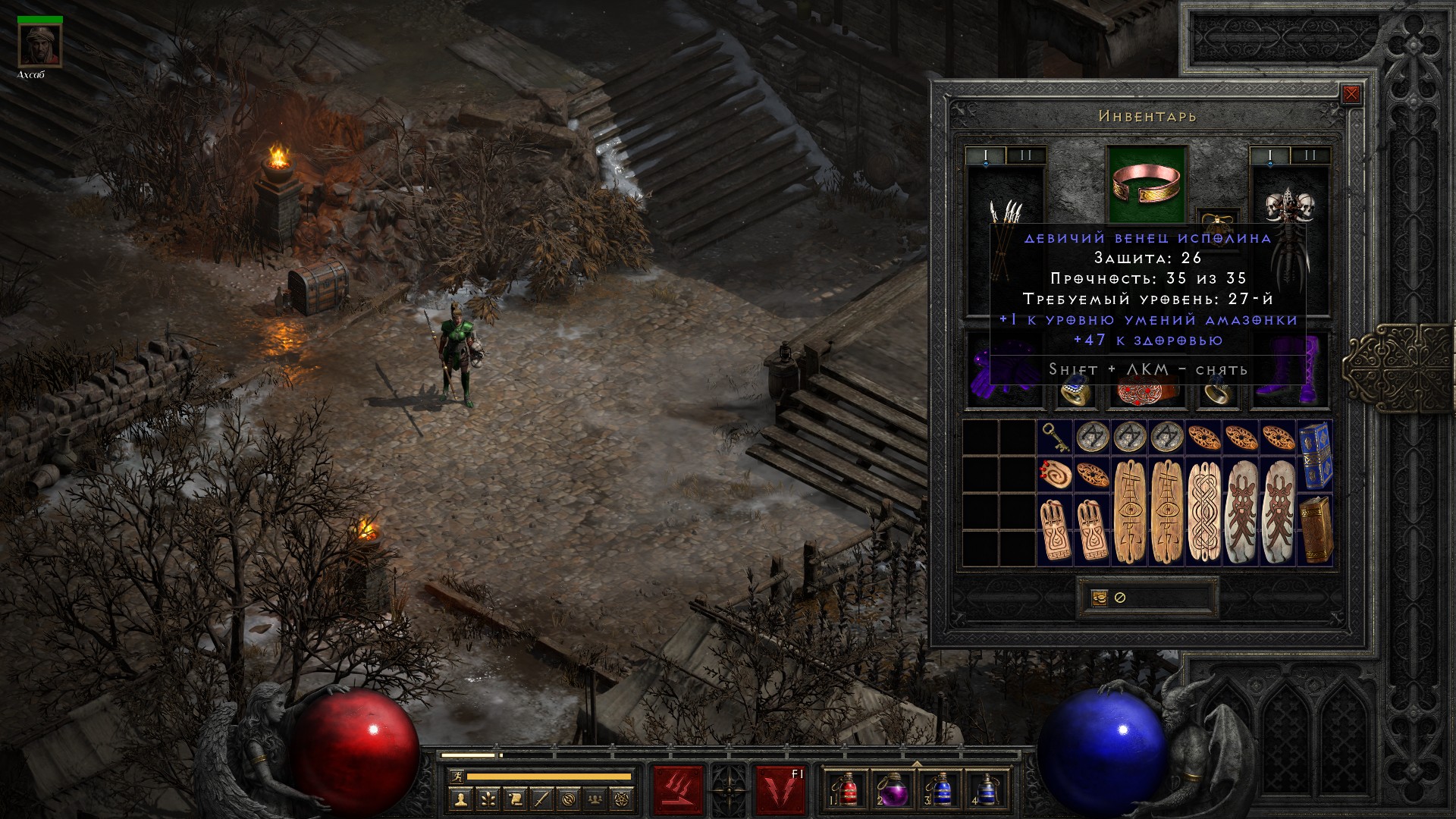Viewport: 1456px width, 819px height.
Task: Select the right-click lightning skill icon
Action: 780,790
